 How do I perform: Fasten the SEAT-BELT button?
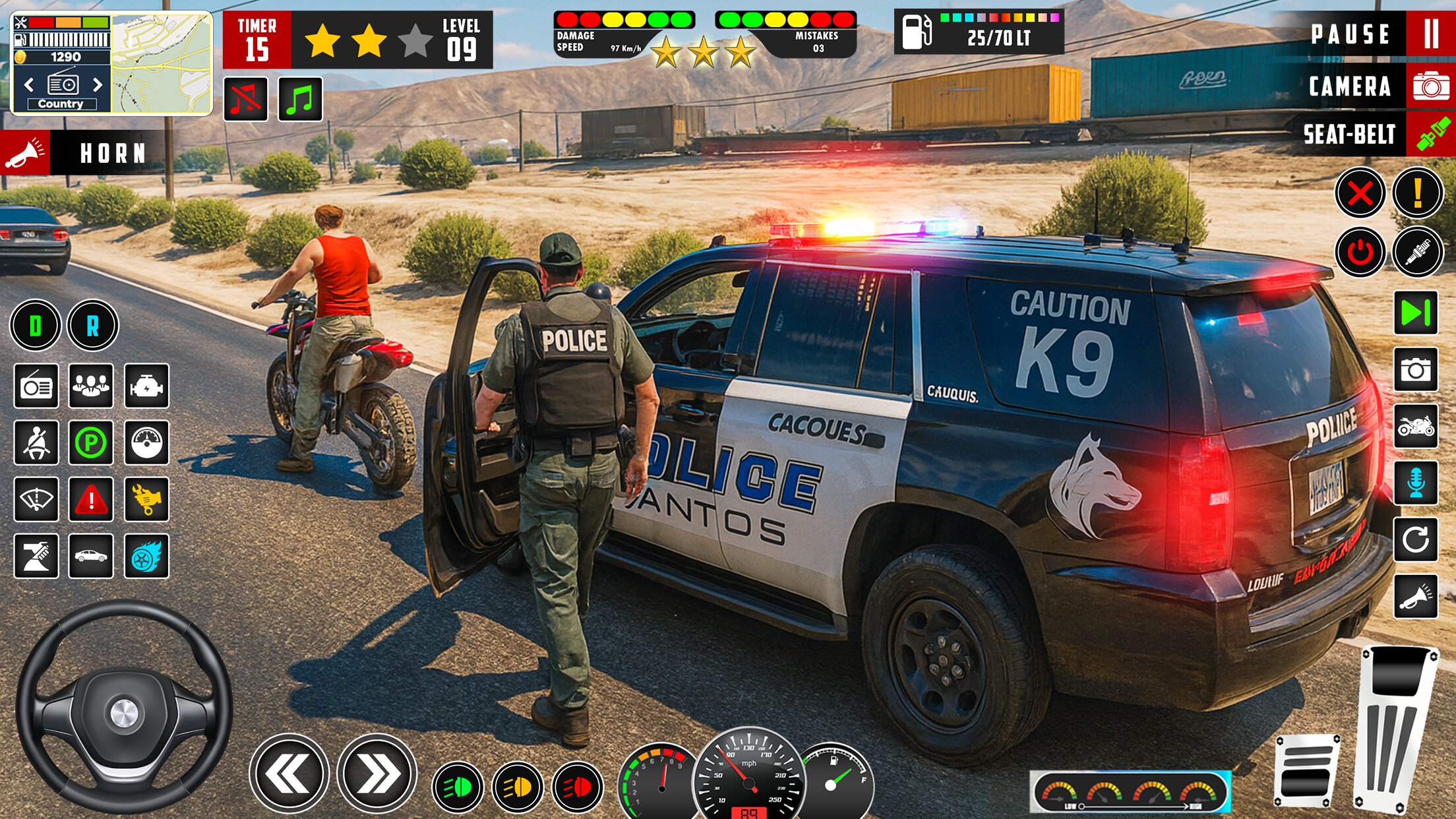tap(1430, 135)
